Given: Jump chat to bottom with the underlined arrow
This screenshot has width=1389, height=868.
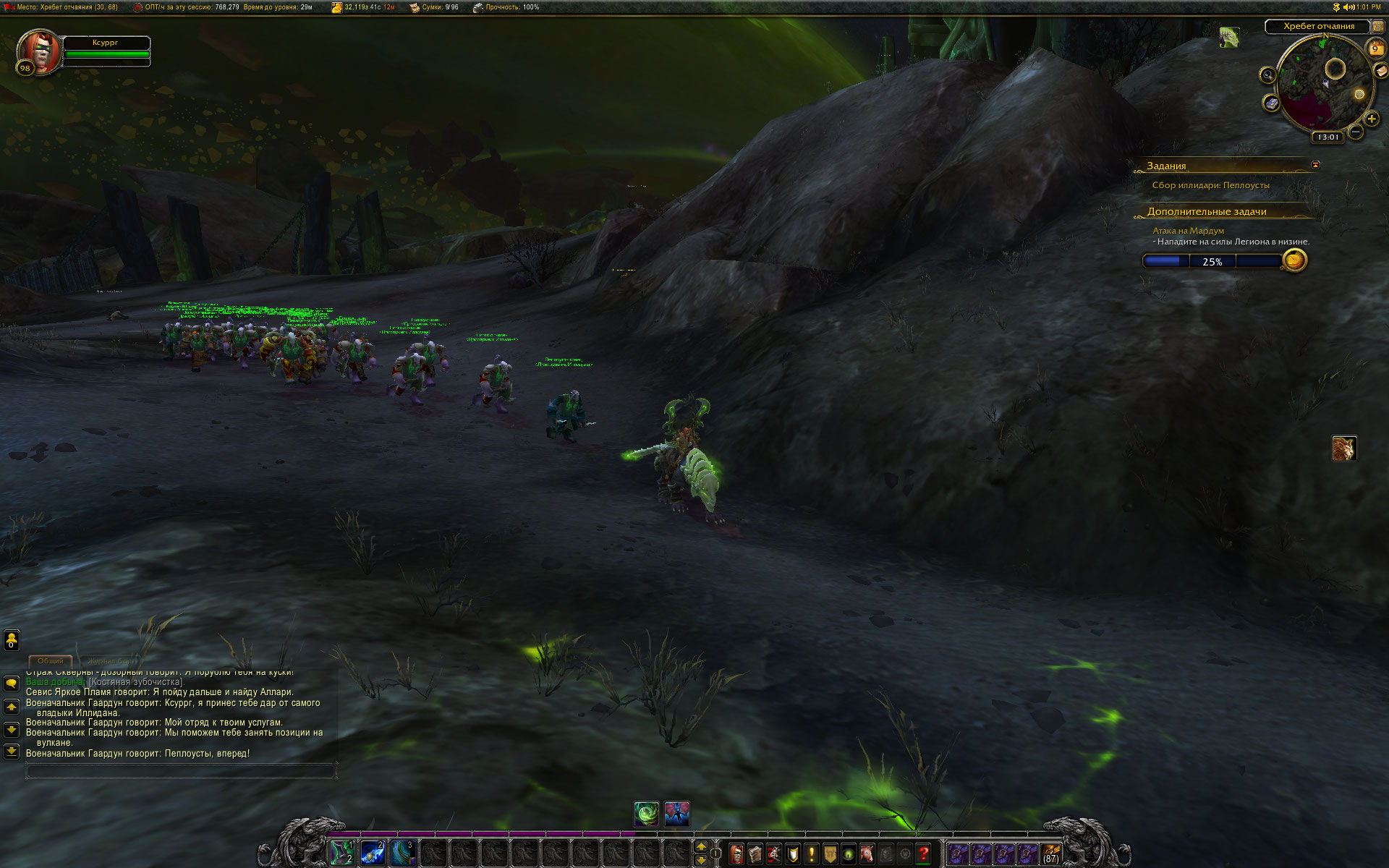Looking at the screenshot, I should pyautogui.click(x=12, y=752).
